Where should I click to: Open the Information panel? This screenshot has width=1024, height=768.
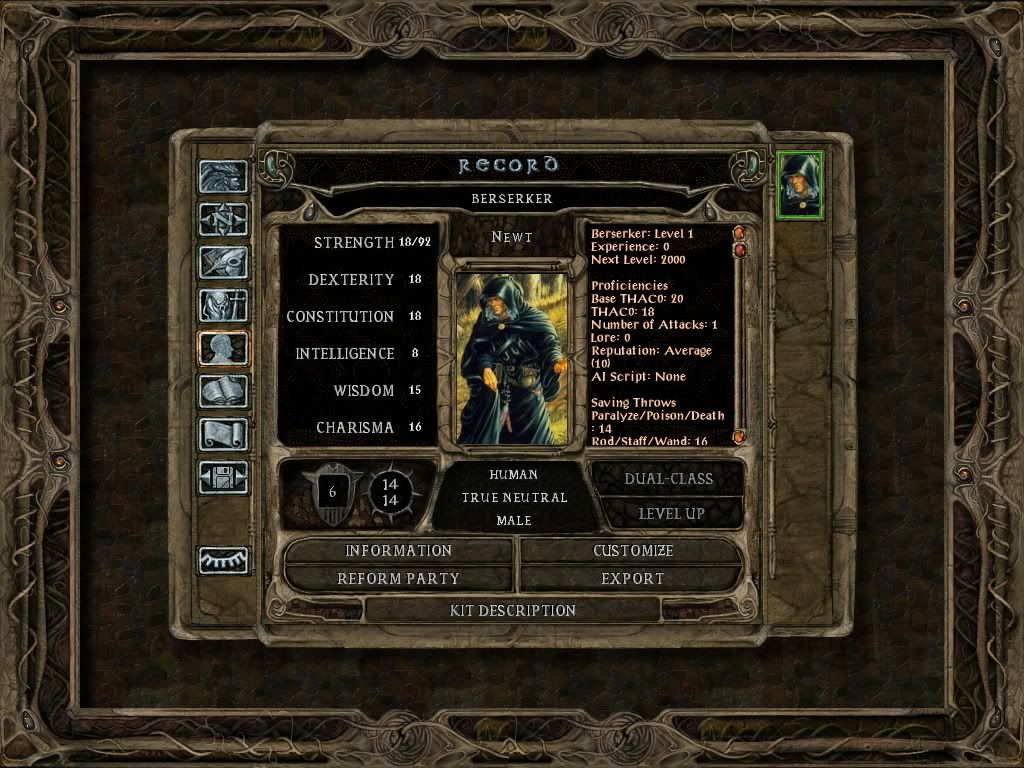click(x=399, y=551)
